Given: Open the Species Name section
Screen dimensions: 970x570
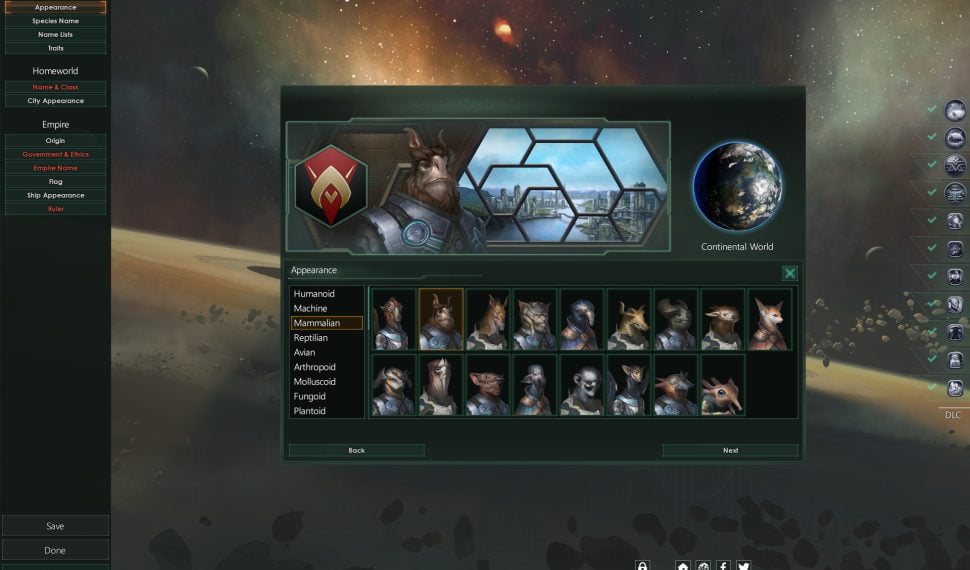Looking at the screenshot, I should (x=55, y=21).
